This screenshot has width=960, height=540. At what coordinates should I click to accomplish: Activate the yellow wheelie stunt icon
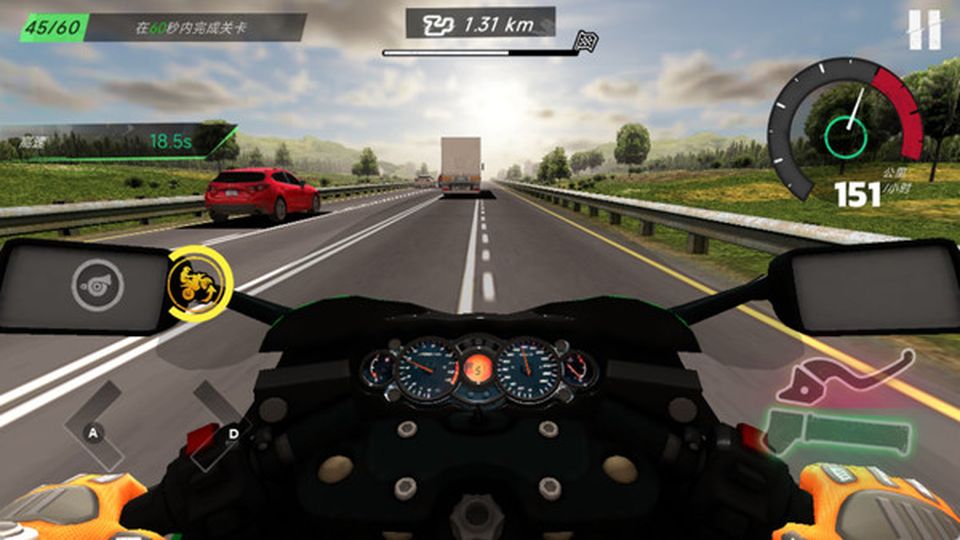pyautogui.click(x=198, y=286)
